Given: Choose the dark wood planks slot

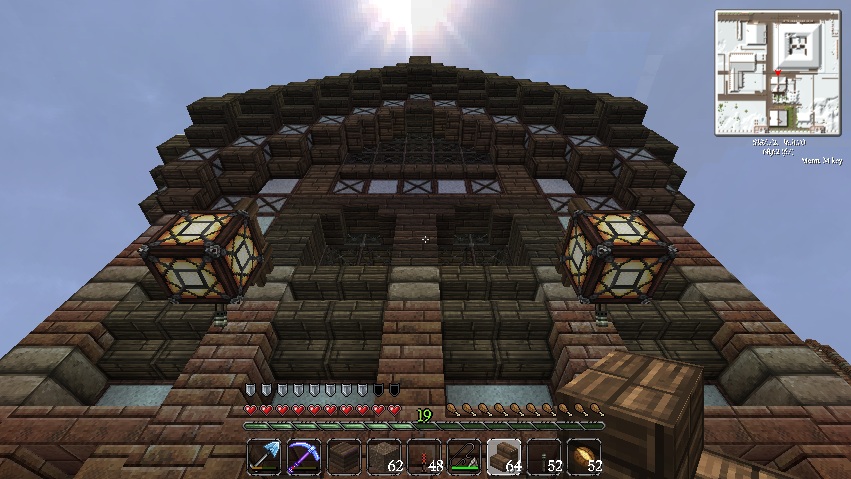Looking at the screenshot, I should 343,457.
